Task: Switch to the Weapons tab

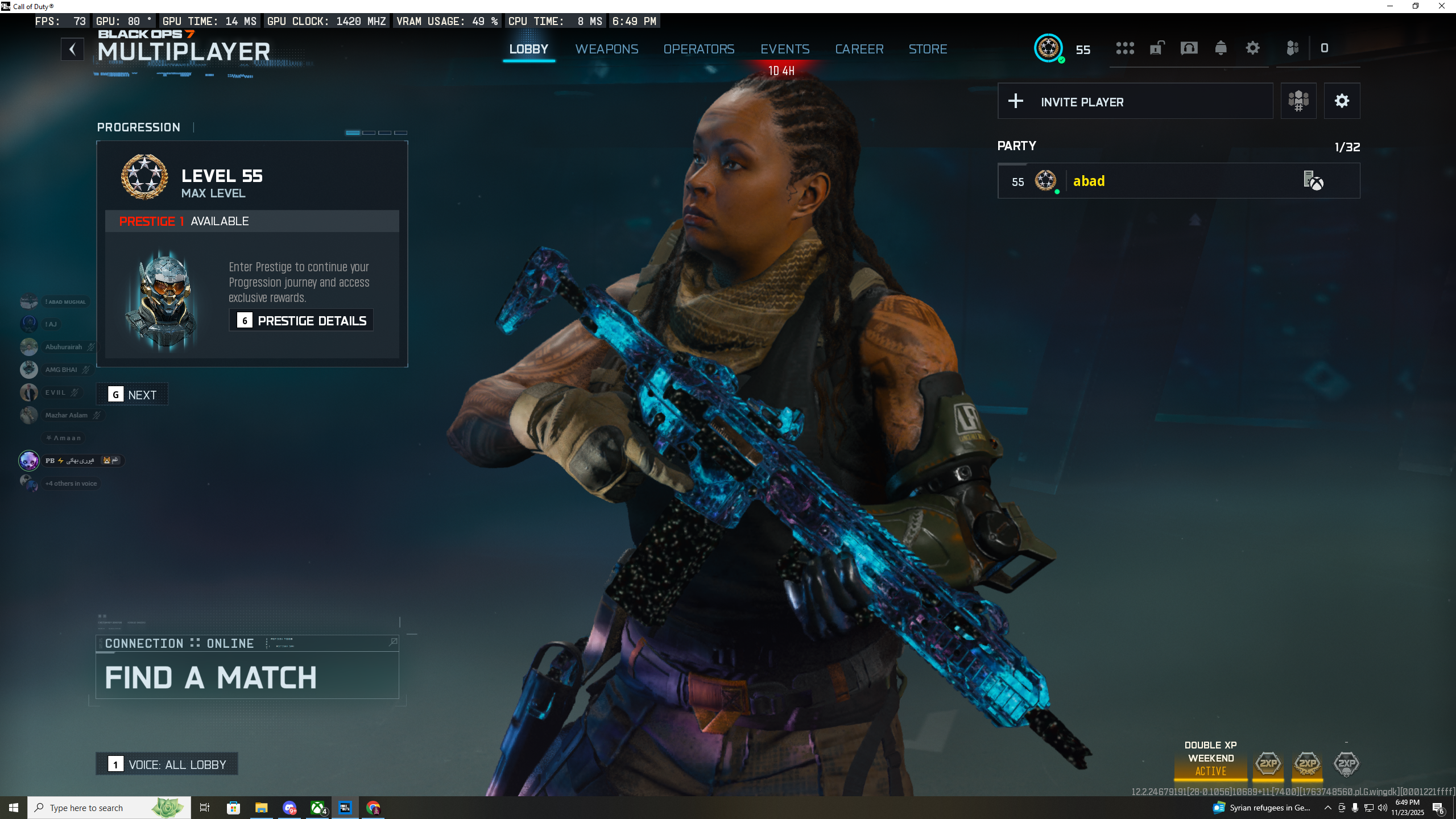Action: (606, 49)
